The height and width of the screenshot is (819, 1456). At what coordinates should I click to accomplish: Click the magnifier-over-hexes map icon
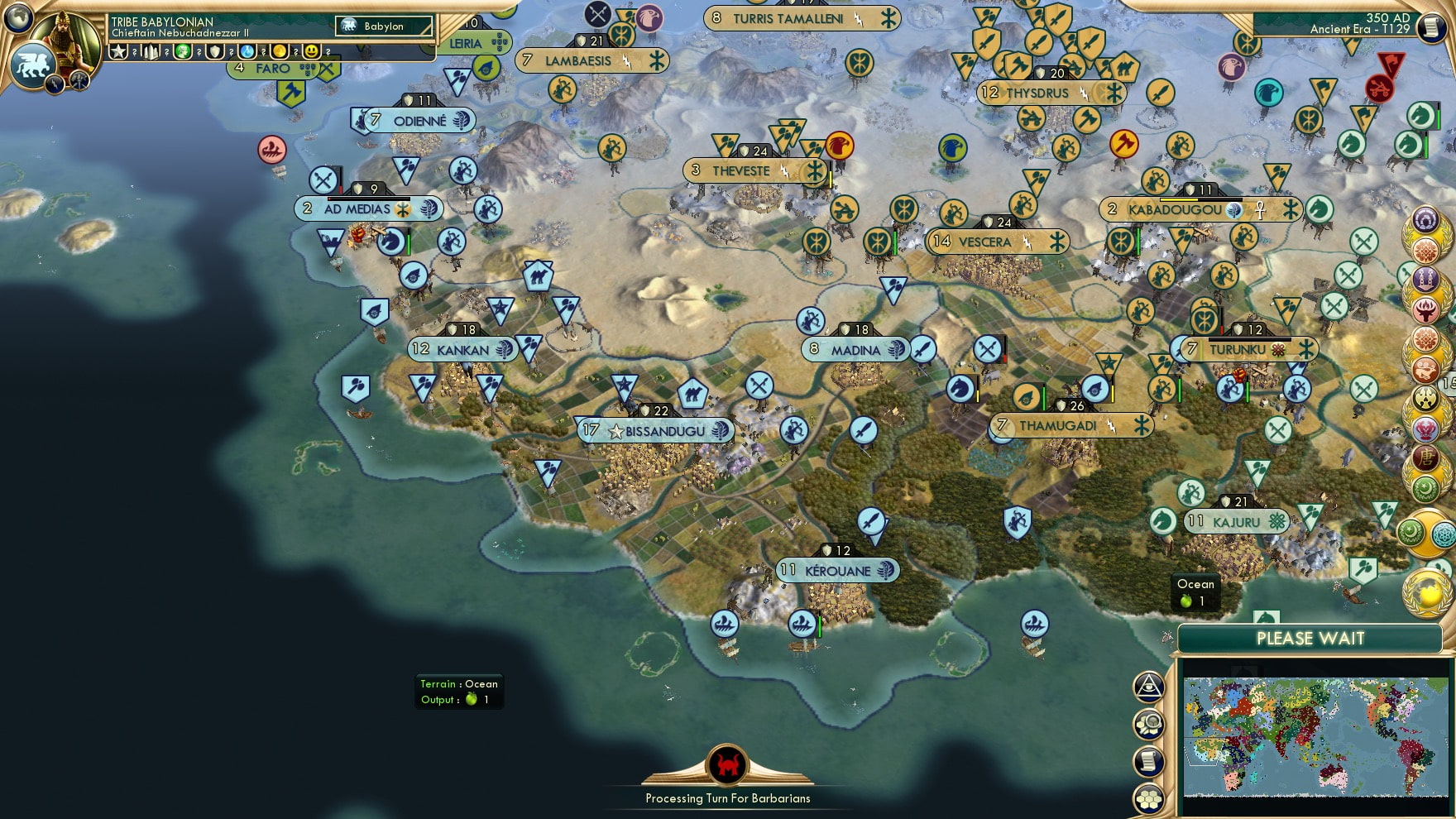(1149, 723)
